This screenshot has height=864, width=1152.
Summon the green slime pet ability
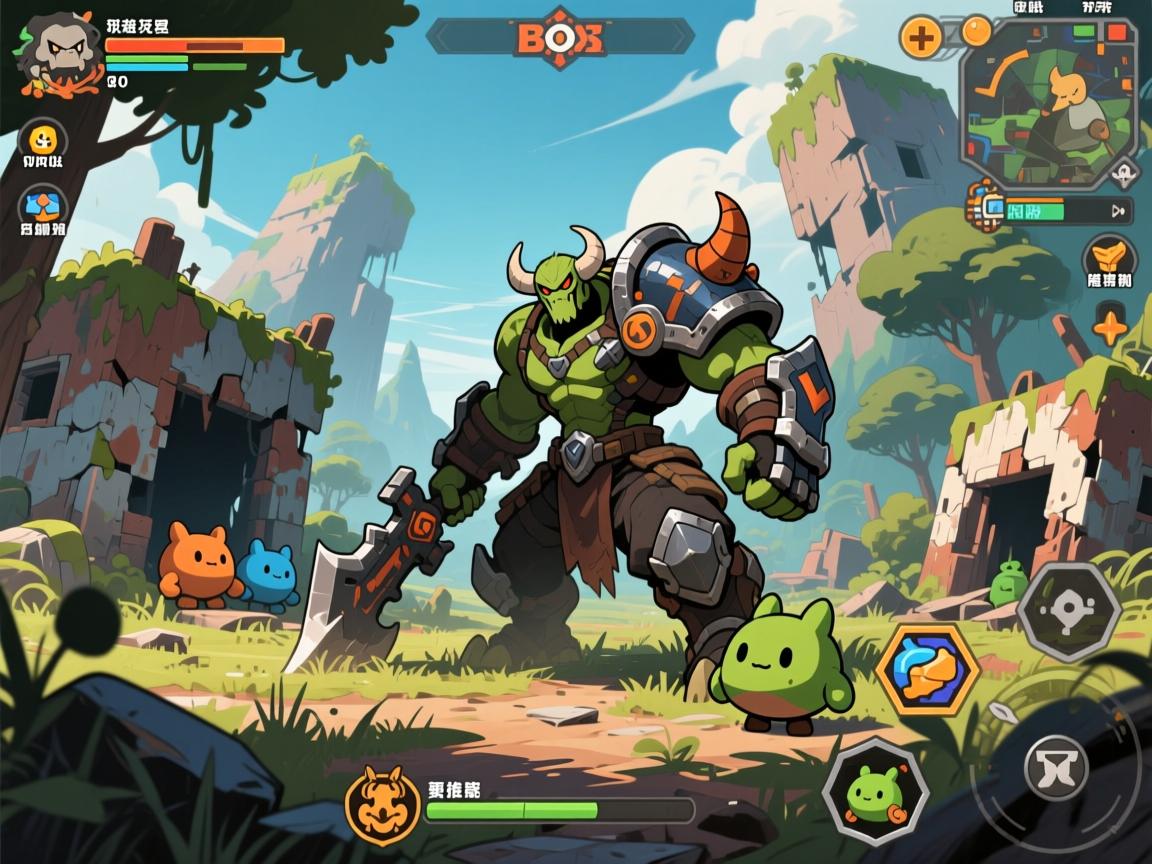[x=875, y=791]
